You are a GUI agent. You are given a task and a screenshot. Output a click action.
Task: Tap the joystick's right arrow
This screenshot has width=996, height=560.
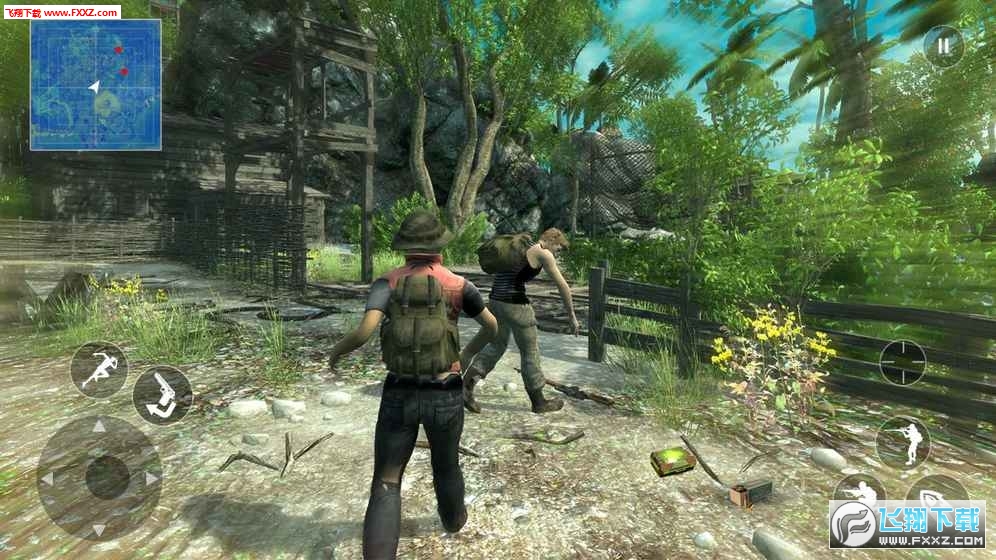[x=151, y=478]
